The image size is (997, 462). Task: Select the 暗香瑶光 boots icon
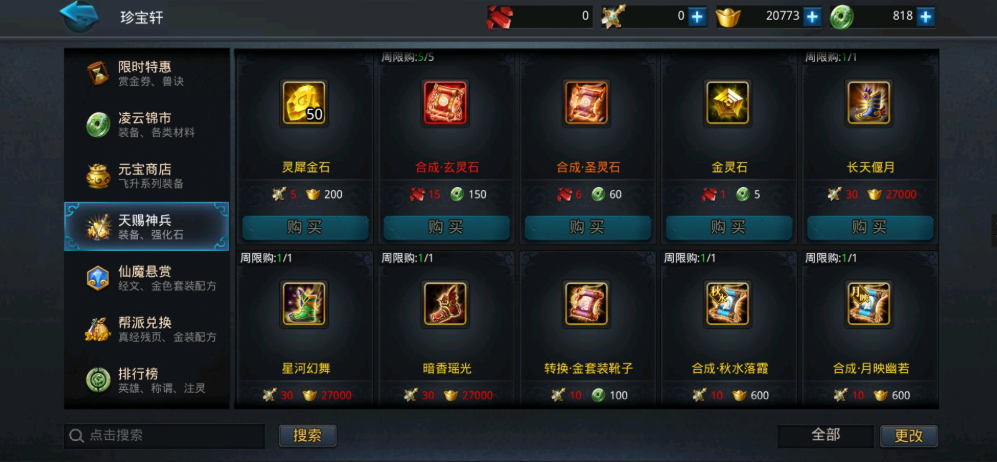click(446, 305)
